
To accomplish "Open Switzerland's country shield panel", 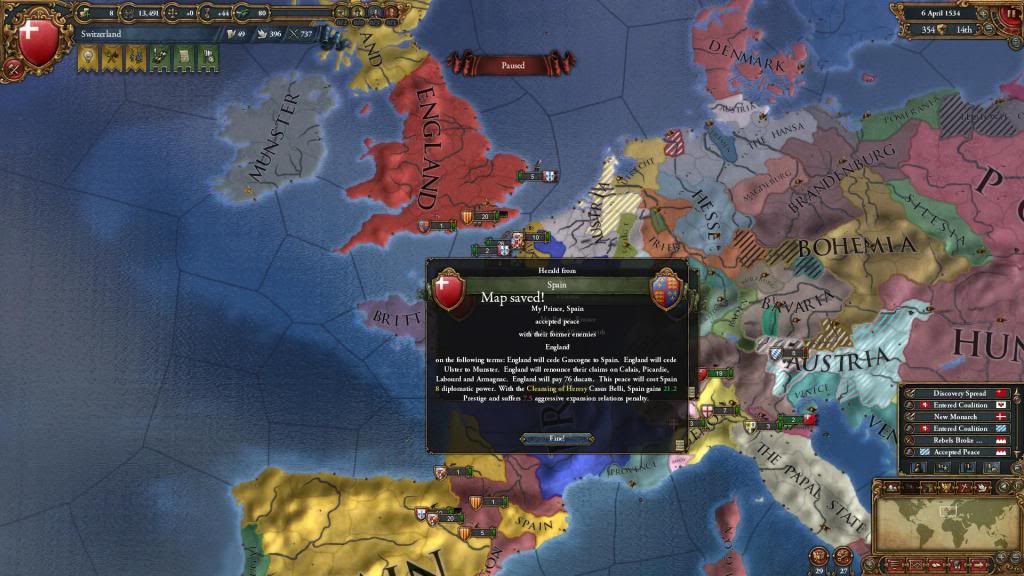I will (x=39, y=39).
